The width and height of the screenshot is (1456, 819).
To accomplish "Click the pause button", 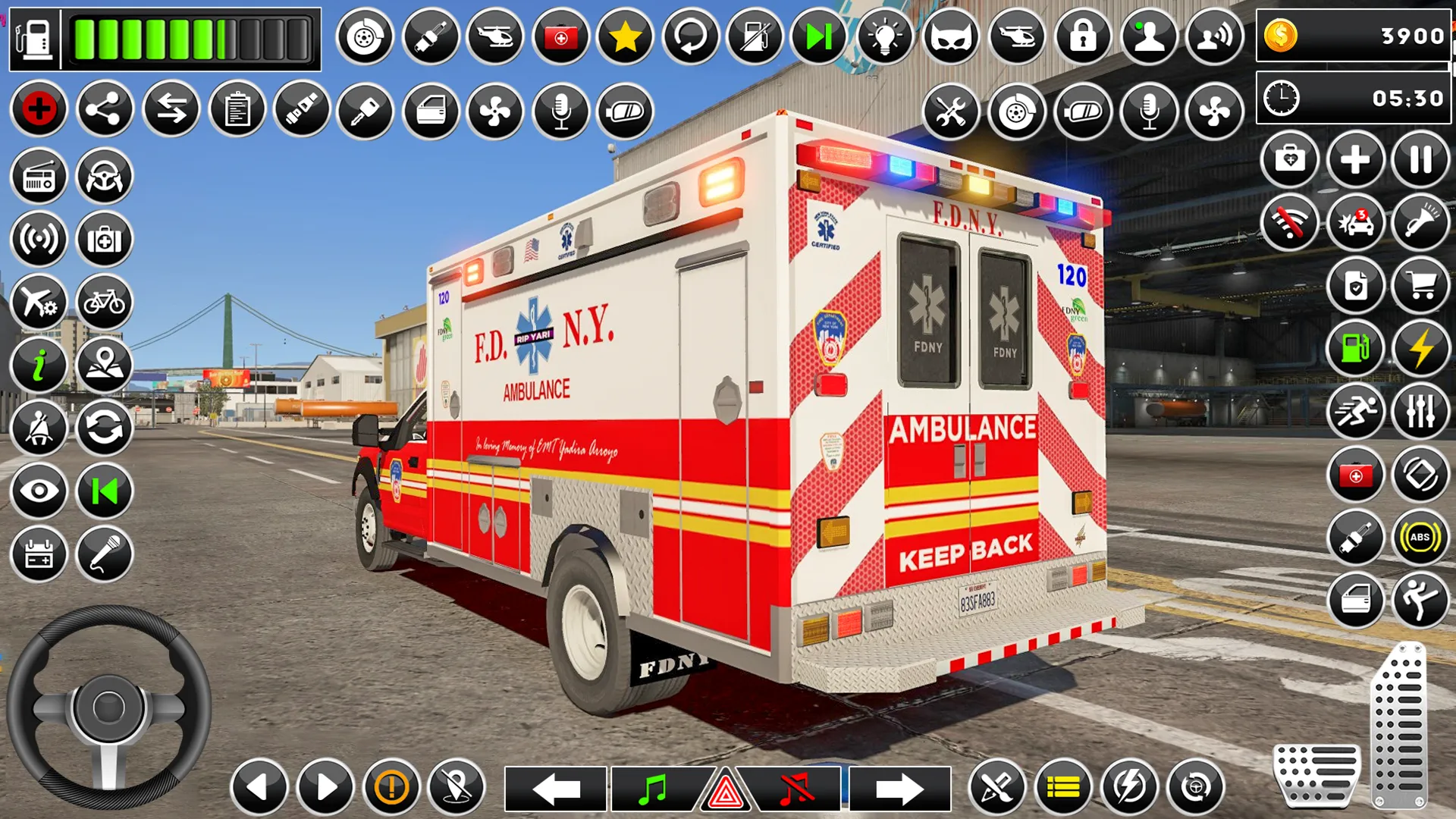I will click(x=1420, y=160).
